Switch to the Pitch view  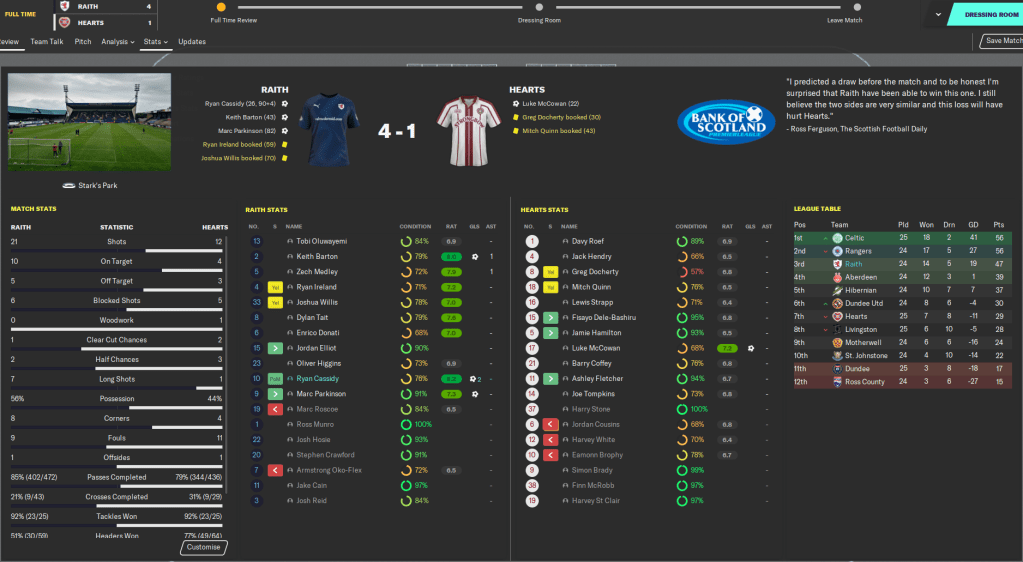[x=83, y=42]
